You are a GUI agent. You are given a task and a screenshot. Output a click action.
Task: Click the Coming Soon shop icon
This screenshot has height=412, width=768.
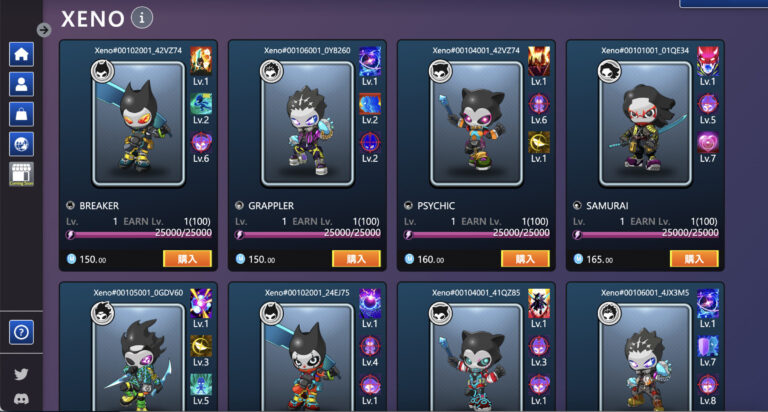click(21, 174)
